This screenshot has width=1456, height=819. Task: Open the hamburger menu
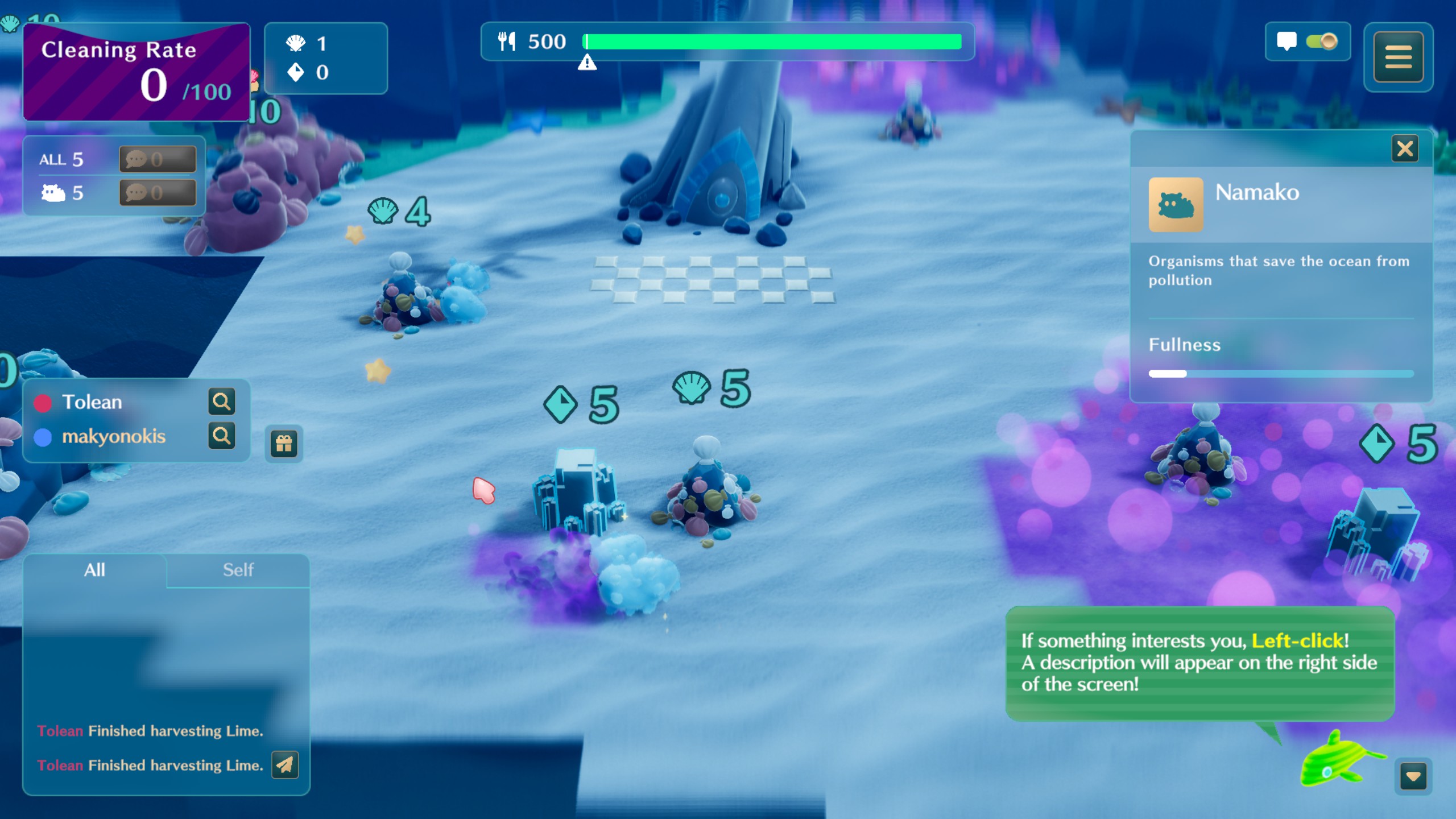(1398, 57)
